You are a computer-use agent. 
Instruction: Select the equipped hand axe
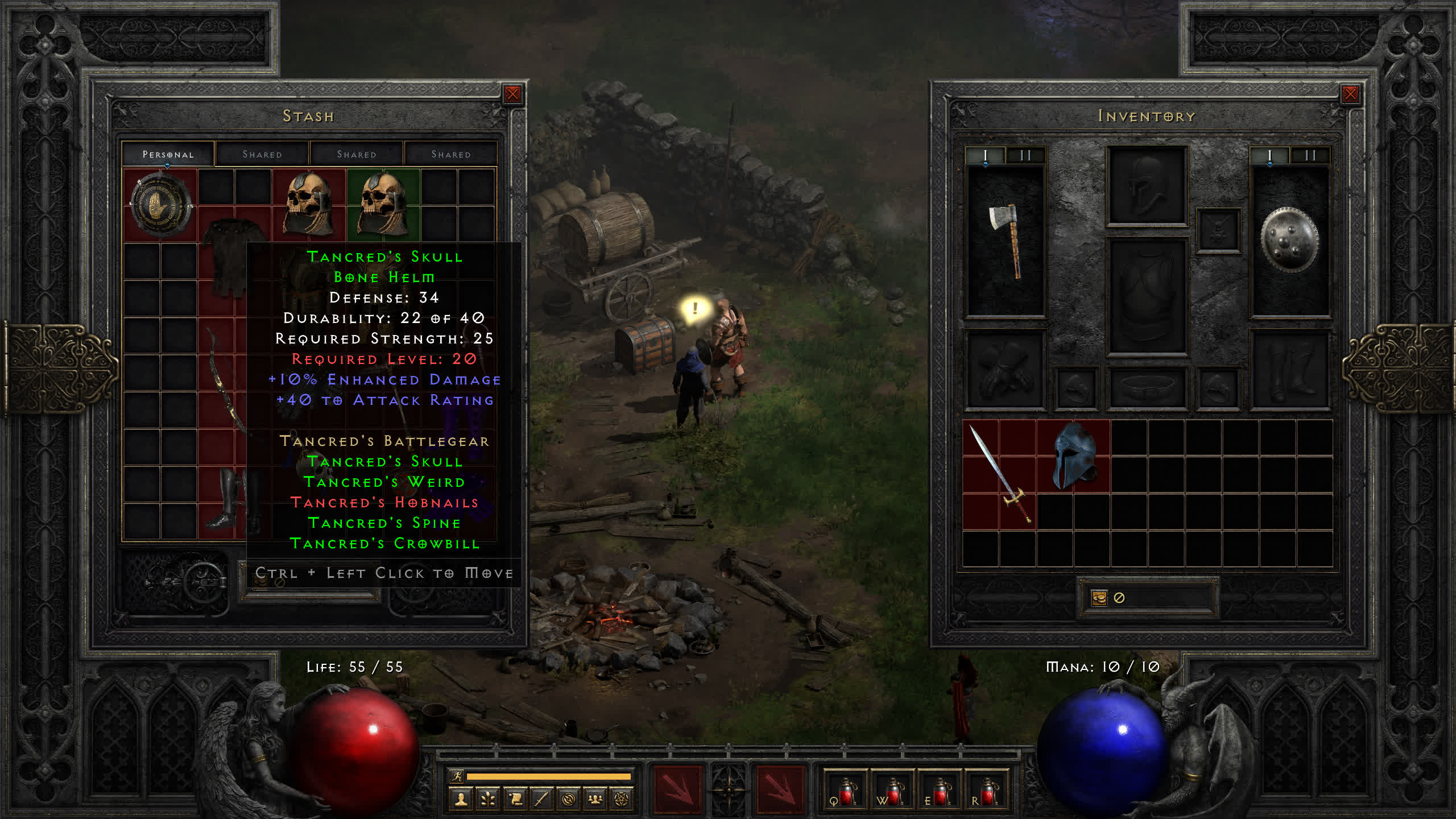1006,240
